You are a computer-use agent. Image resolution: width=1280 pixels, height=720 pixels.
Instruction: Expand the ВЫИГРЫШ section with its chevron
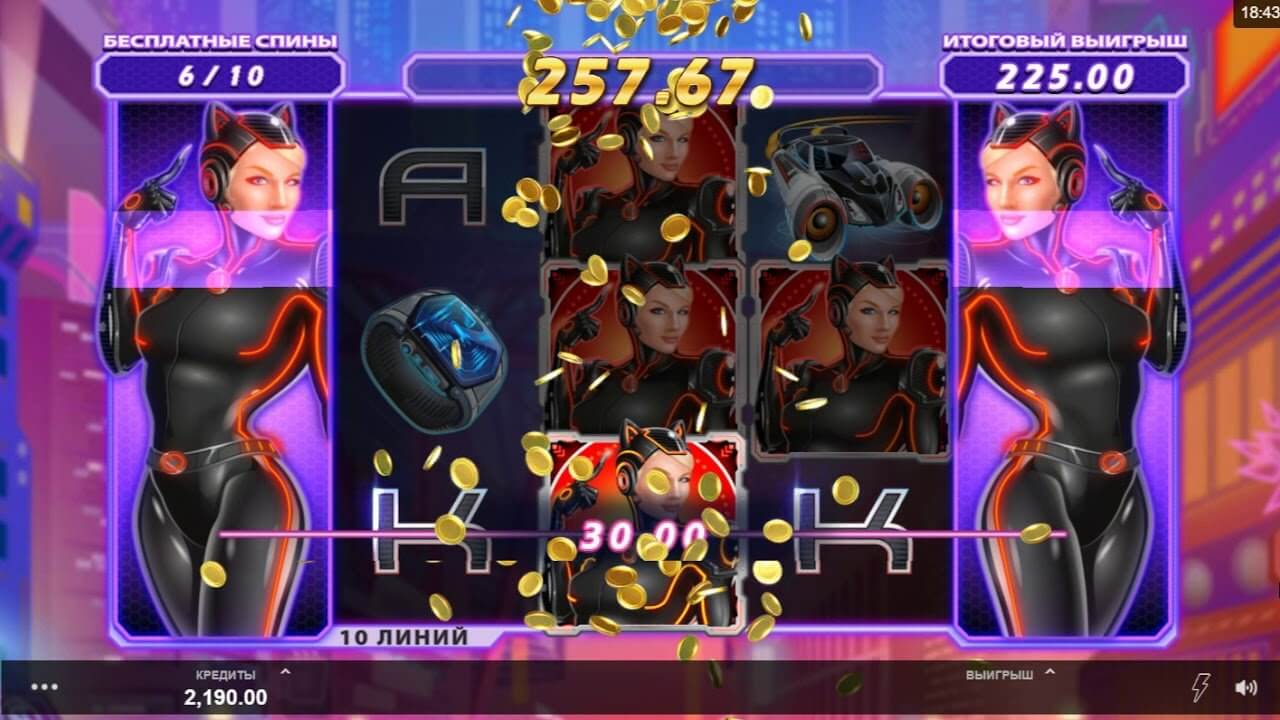[1049, 675]
